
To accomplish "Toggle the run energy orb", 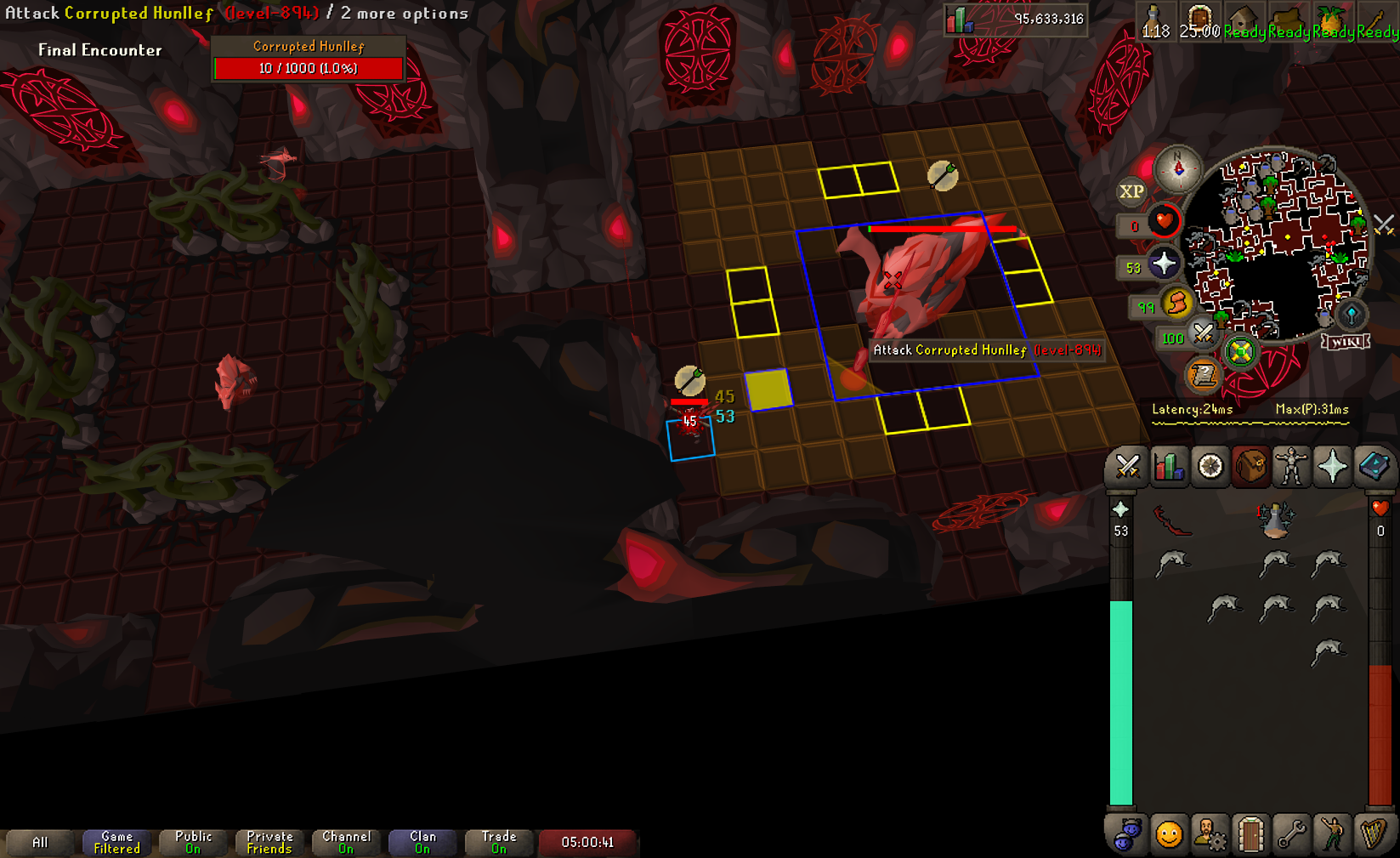I will tap(1177, 304).
